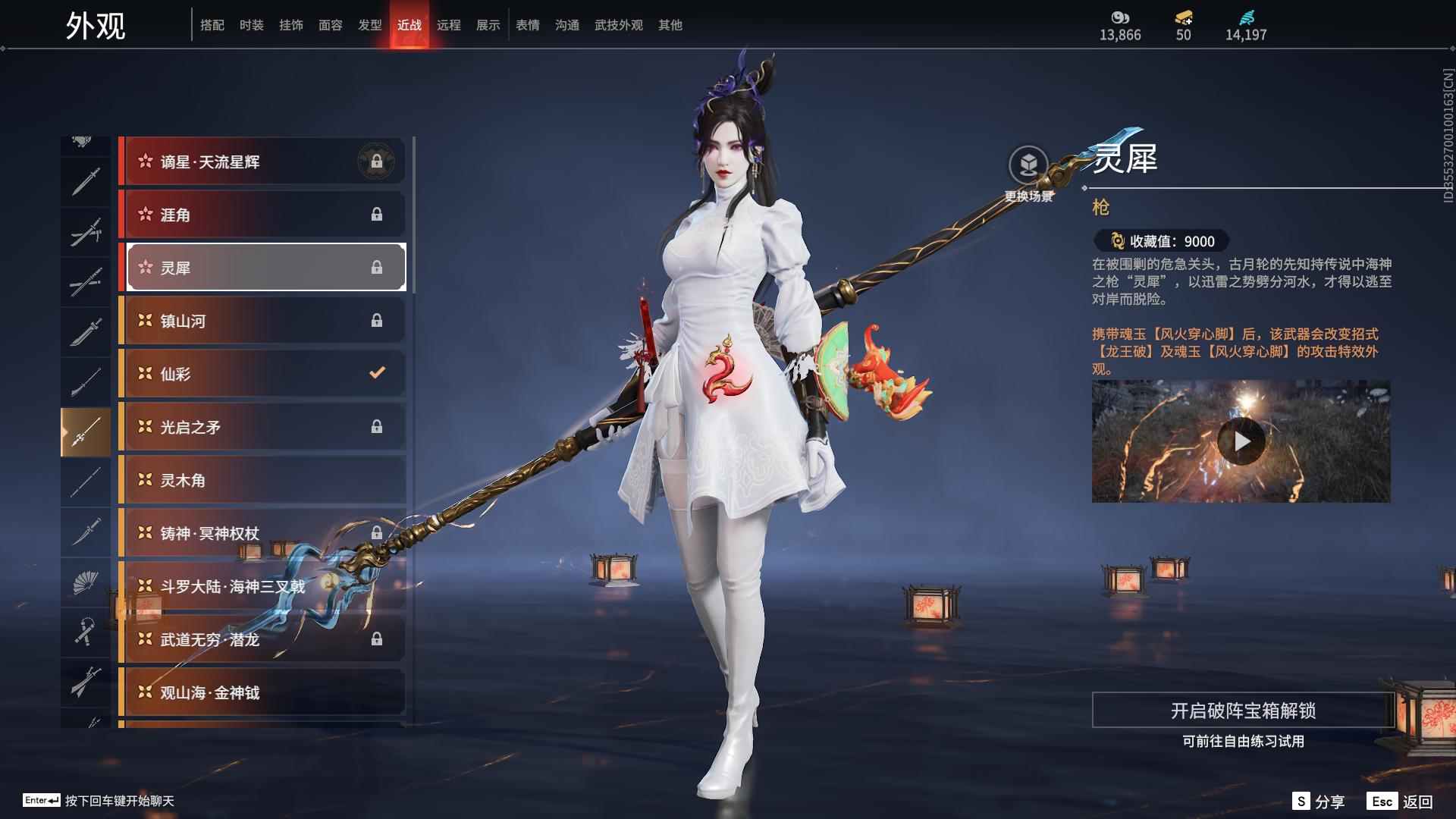Open the 时装 tab
This screenshot has width=1456, height=819.
tap(252, 25)
